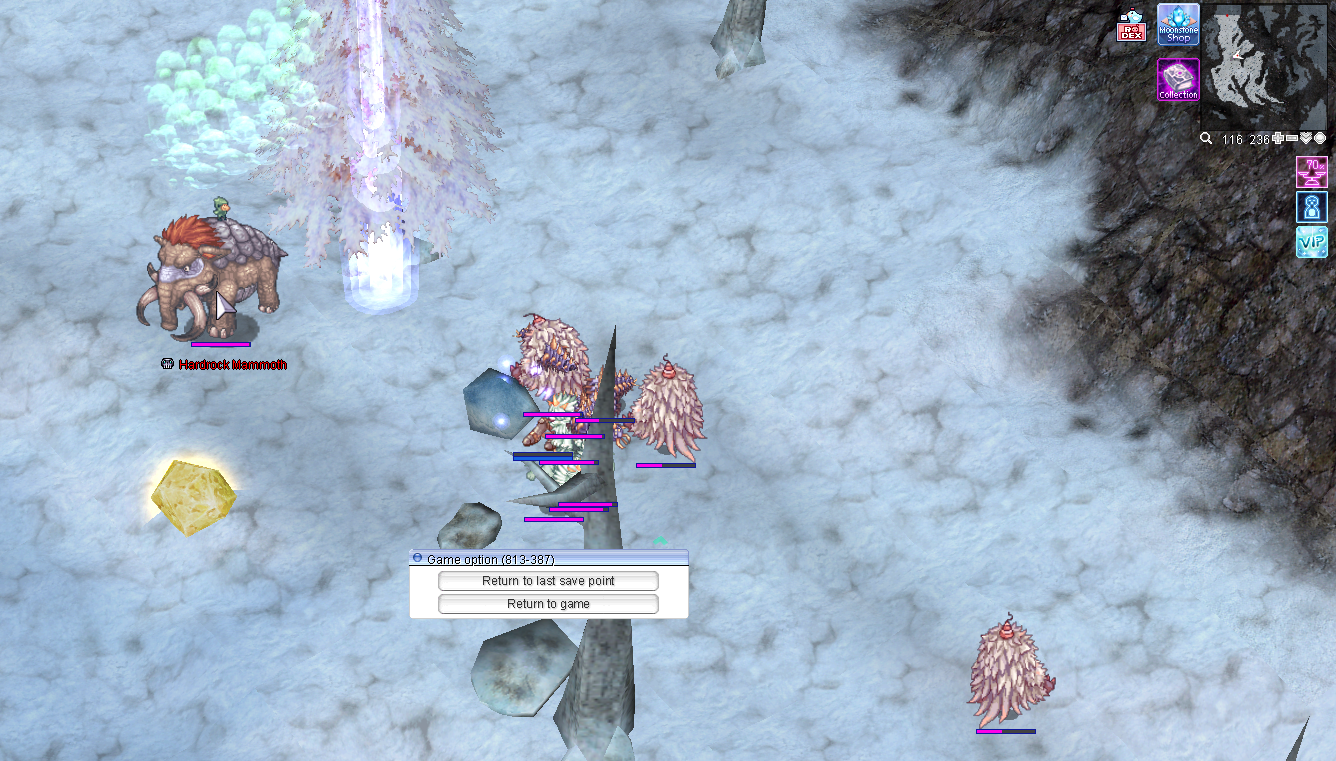
Task: Click the minimap layered chevron icon
Action: coord(1306,139)
